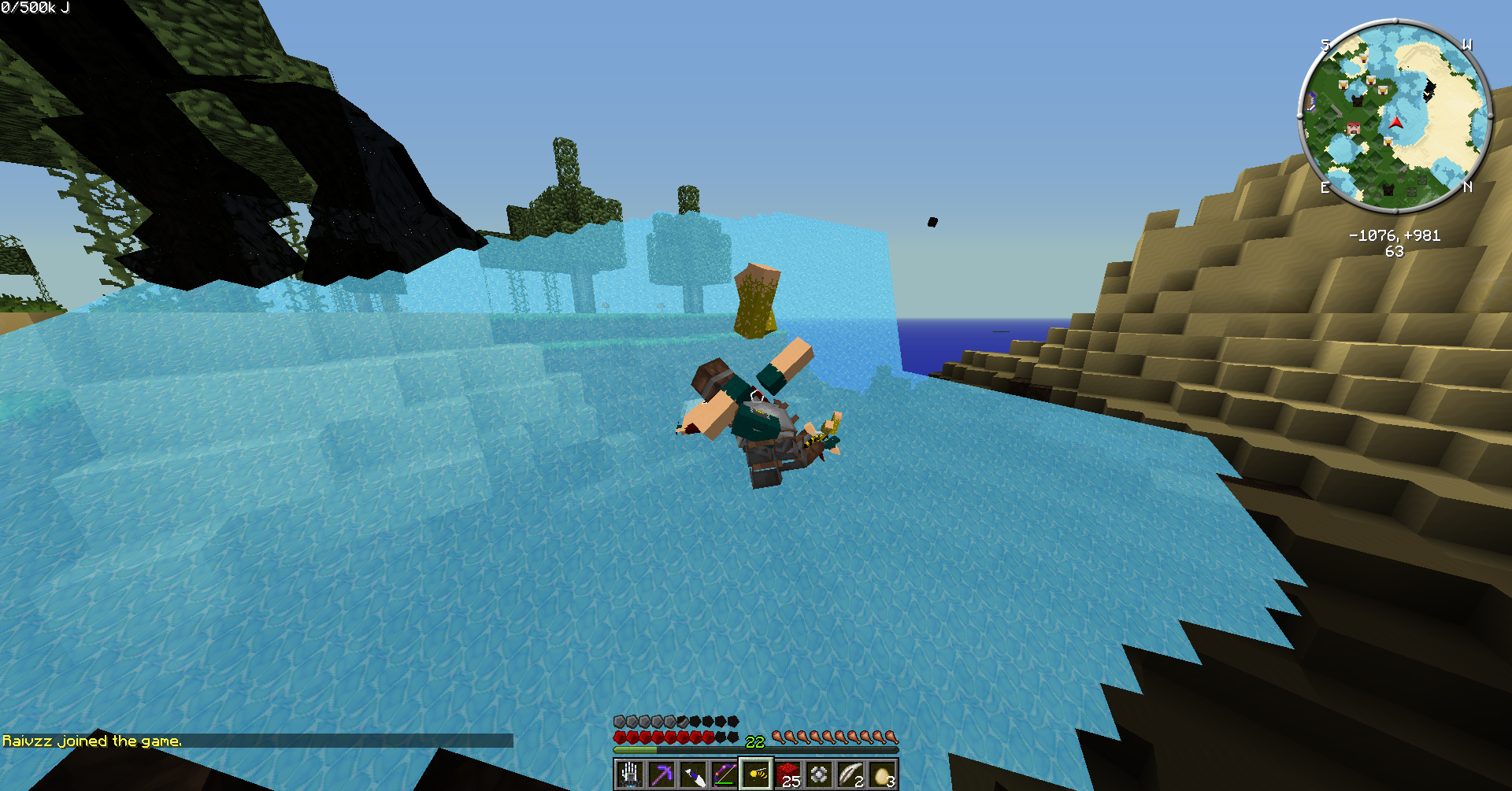This screenshot has width=1512, height=791.
Task: Pick the red block stack of 25
Action: click(787, 774)
